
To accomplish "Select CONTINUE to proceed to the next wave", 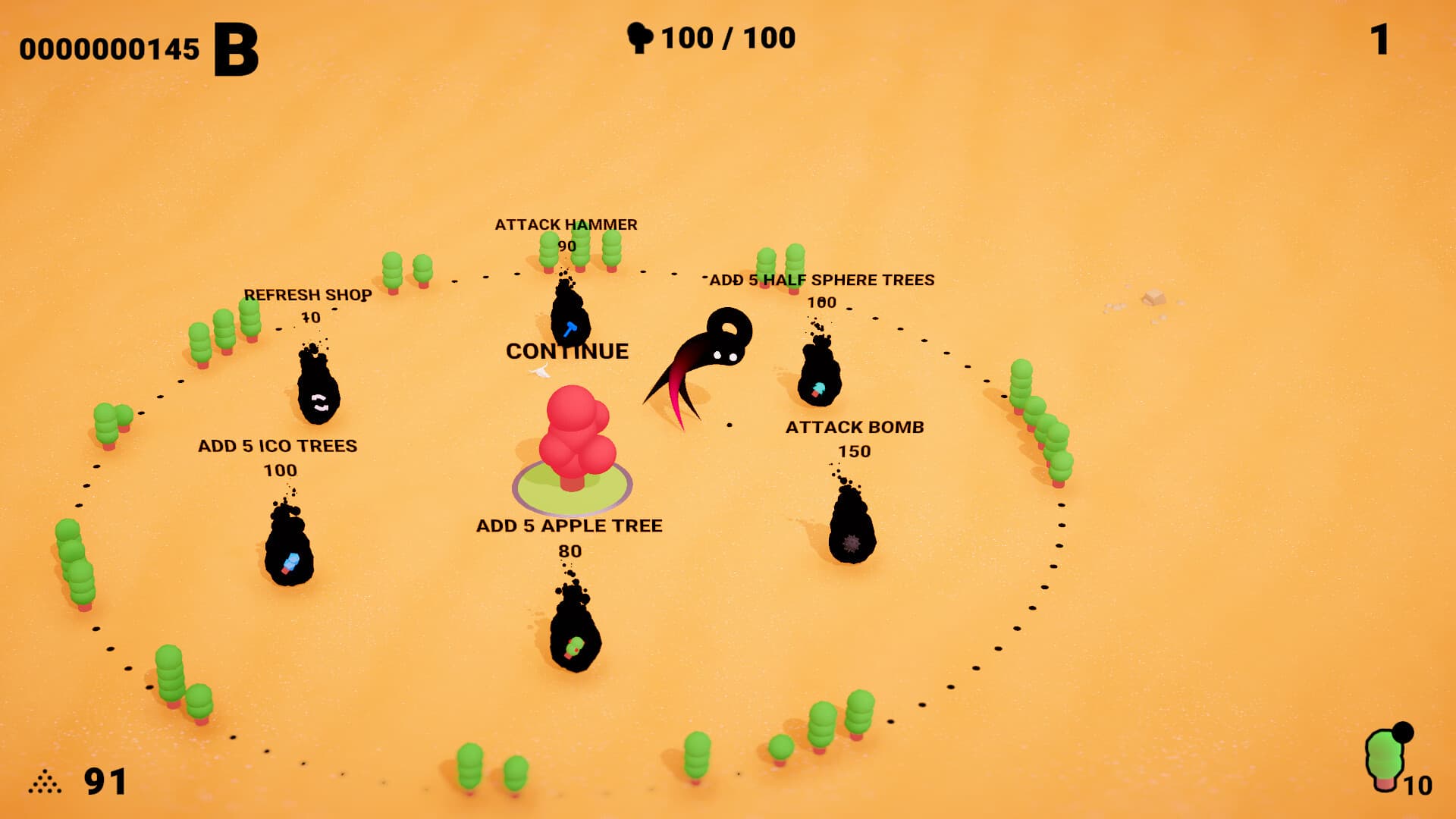I will click(567, 350).
